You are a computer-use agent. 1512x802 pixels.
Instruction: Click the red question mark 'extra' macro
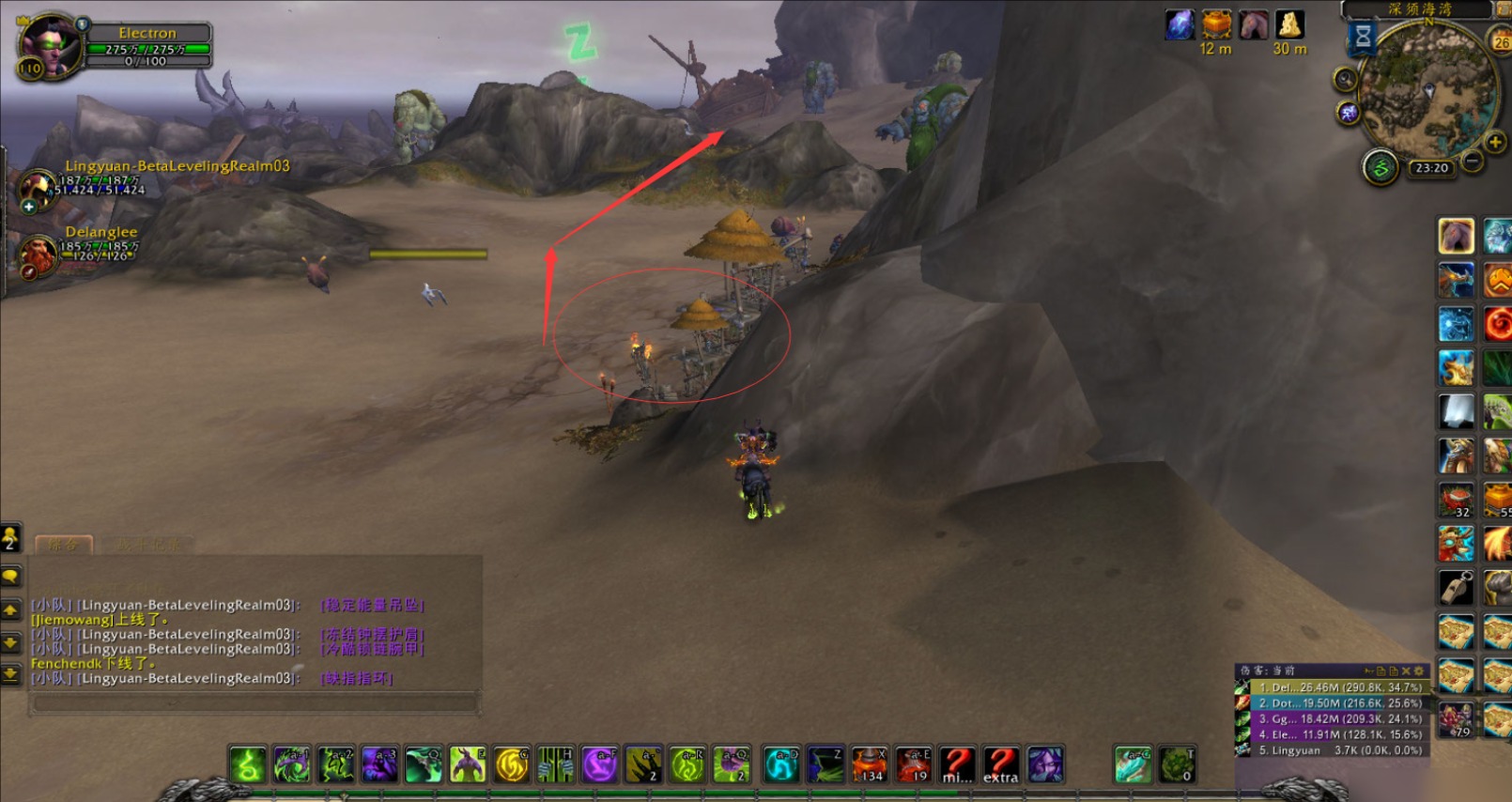(x=1001, y=764)
